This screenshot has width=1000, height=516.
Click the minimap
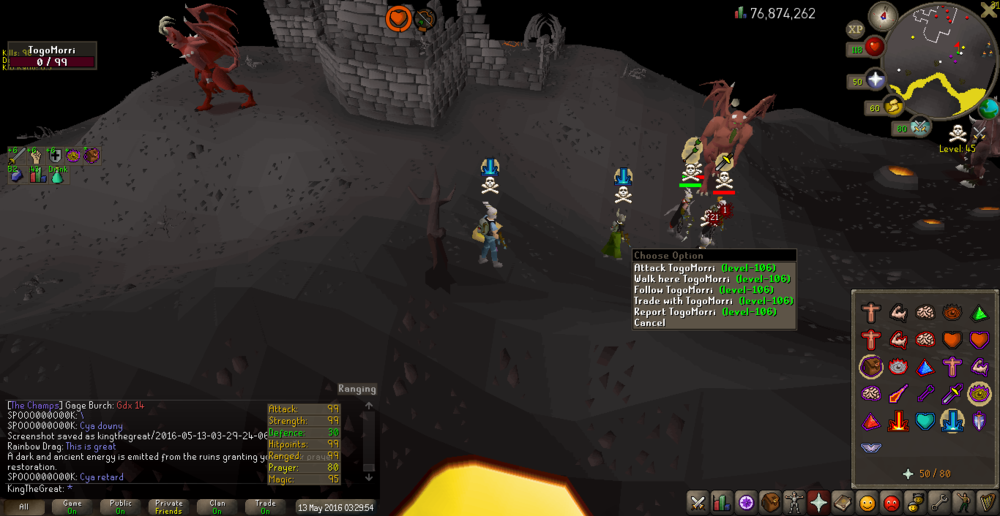941,58
